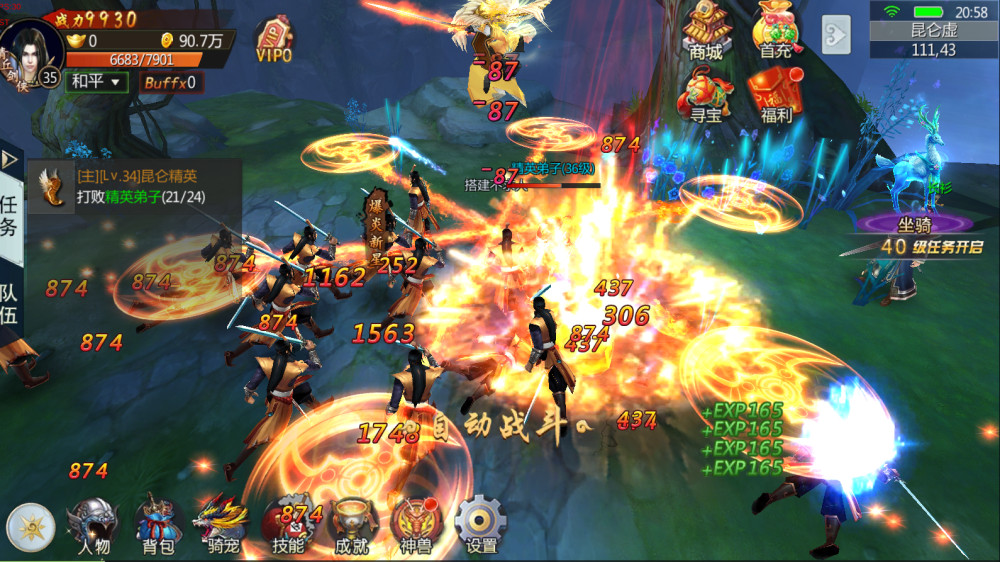Open the 成就 achievements menu
This screenshot has height=562, width=1000.
coord(352,524)
